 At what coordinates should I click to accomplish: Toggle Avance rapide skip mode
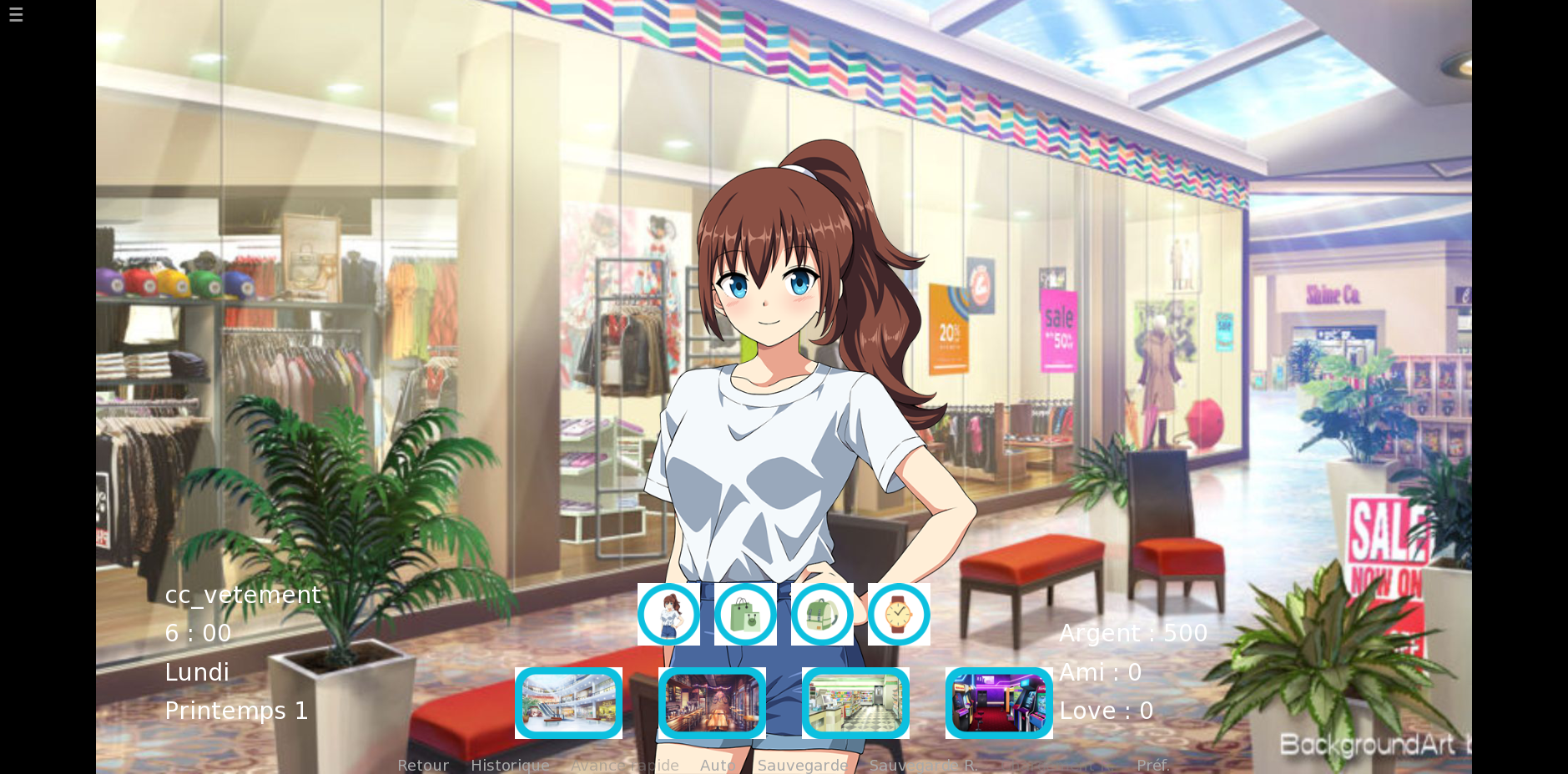coord(625,765)
